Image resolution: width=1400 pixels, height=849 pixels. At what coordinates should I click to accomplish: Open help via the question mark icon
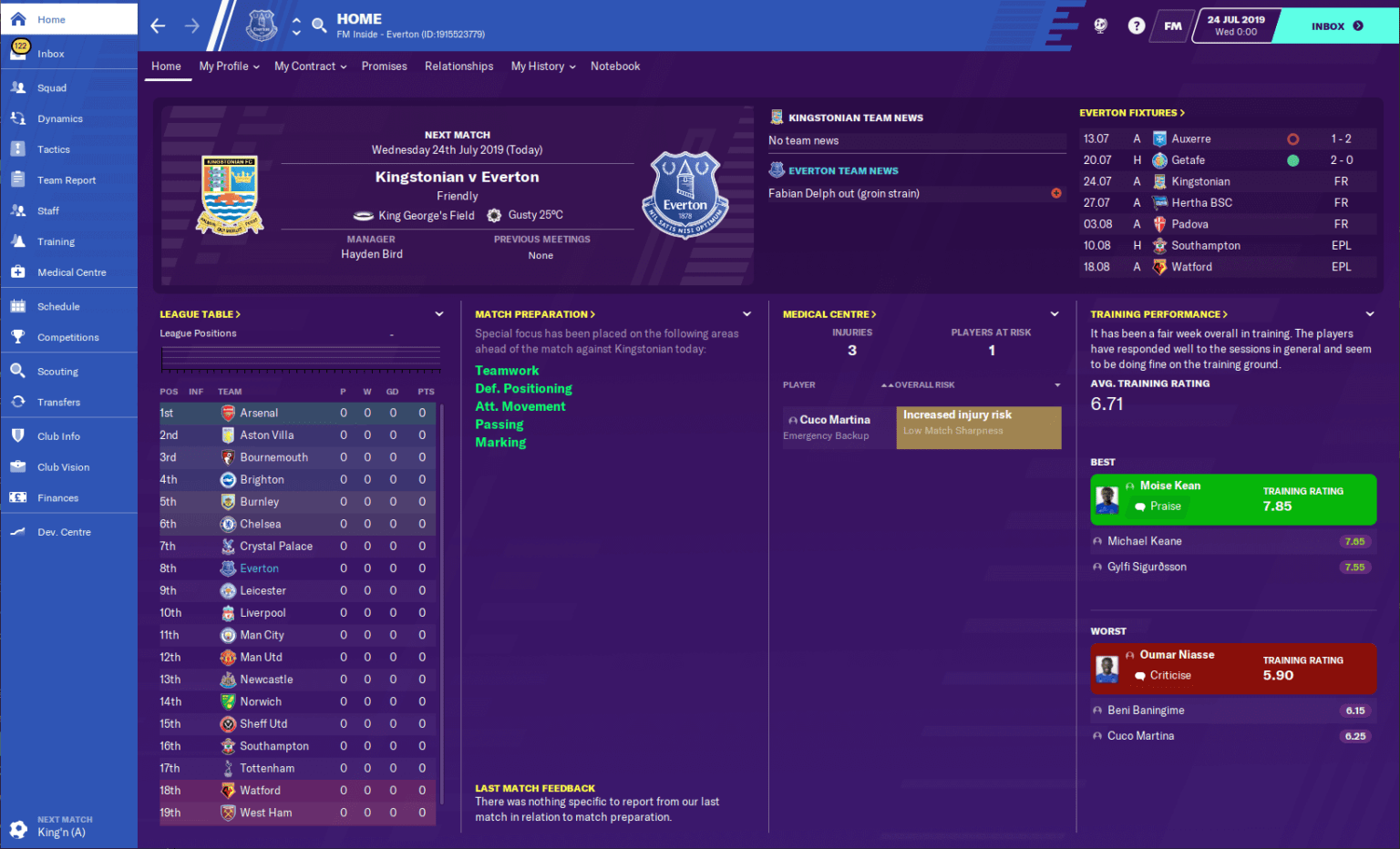(x=1136, y=26)
